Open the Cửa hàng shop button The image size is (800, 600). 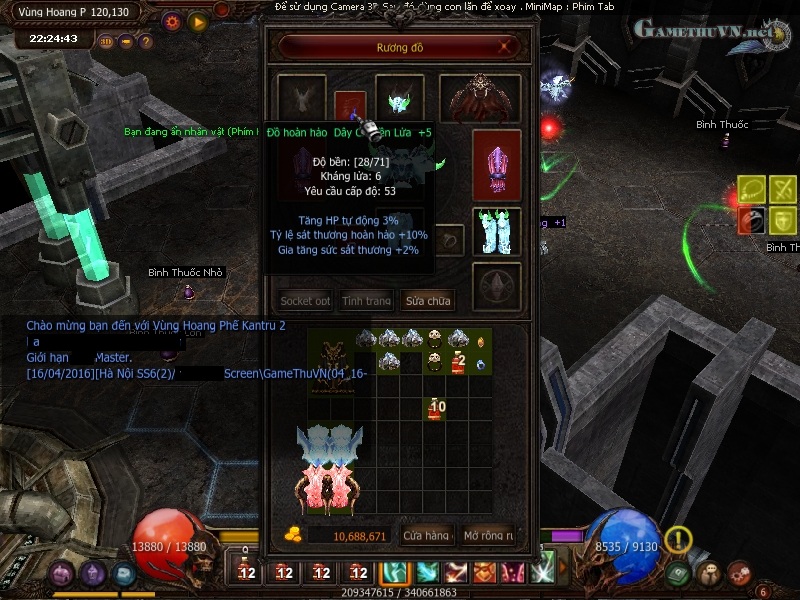tap(426, 536)
